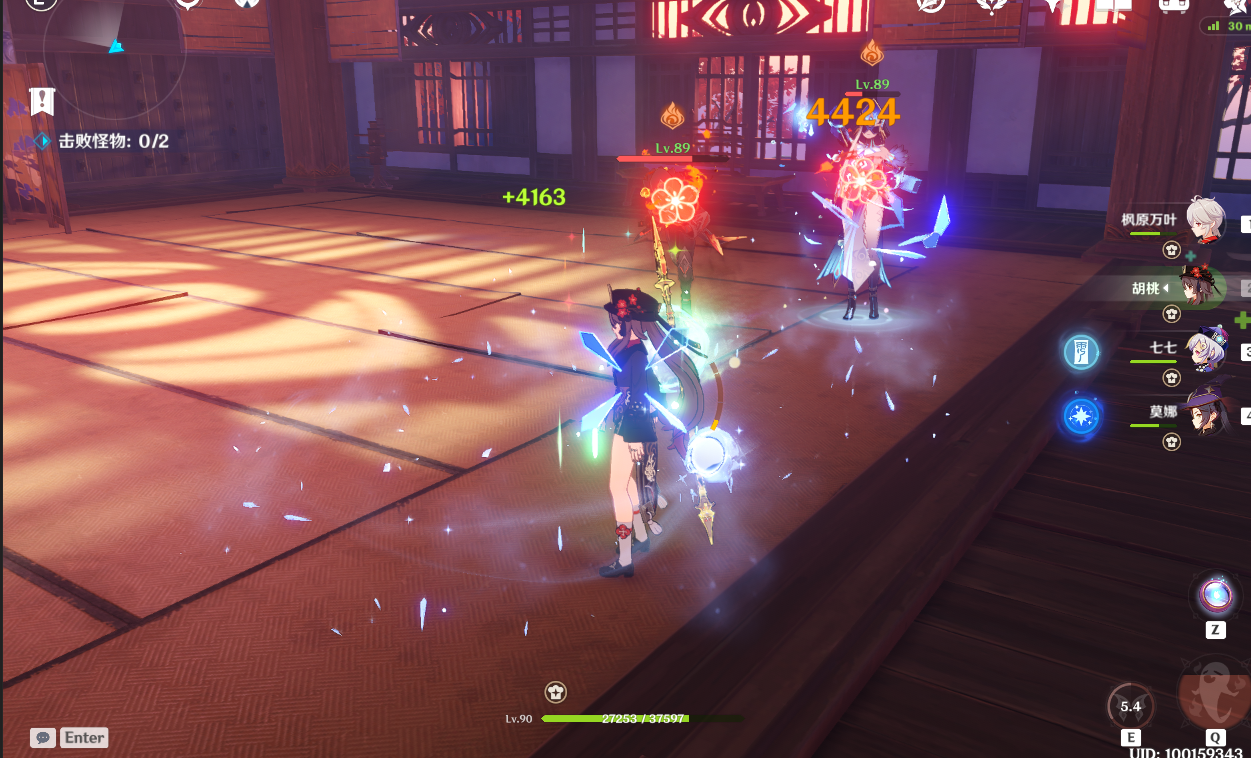Use the round gadget above Z

pyautogui.click(x=1216, y=595)
